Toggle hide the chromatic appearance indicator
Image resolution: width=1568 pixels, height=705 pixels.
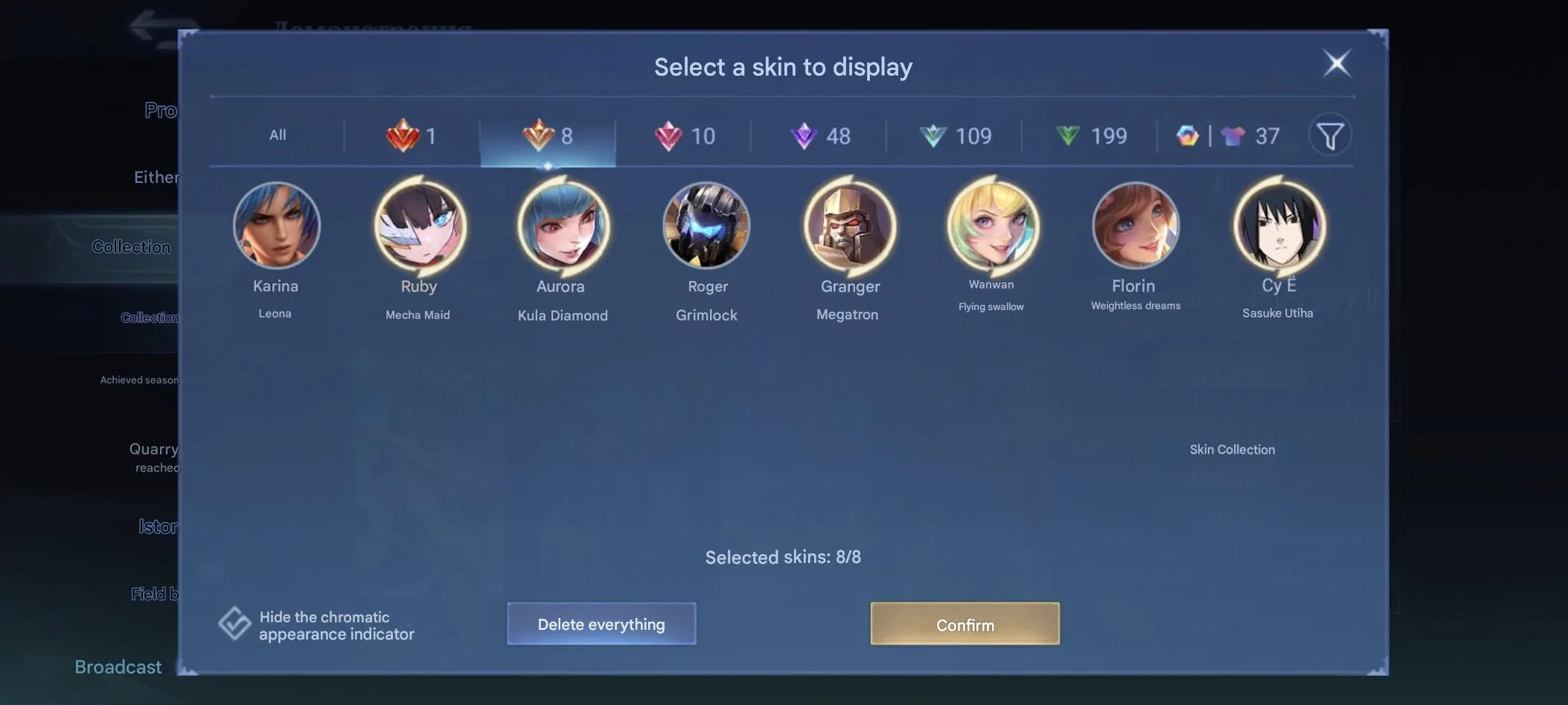[x=234, y=623]
